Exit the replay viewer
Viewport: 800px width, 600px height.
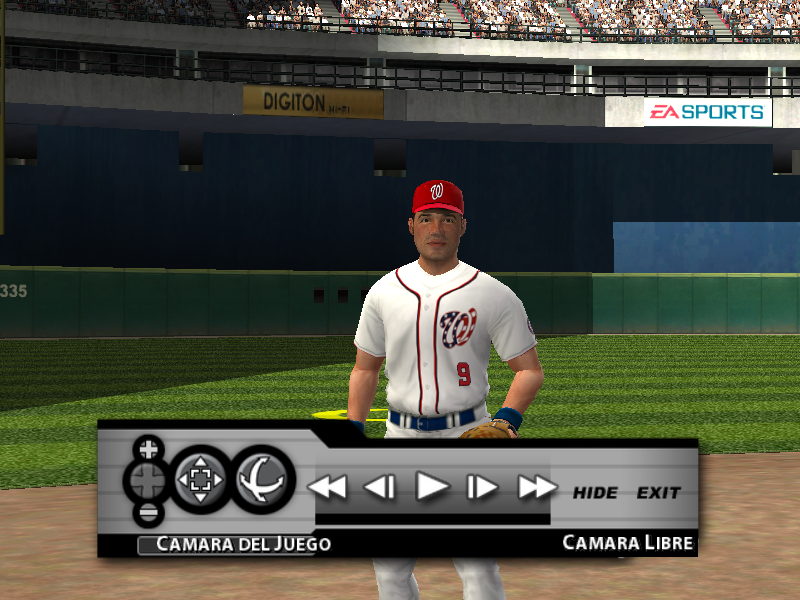[x=658, y=493]
